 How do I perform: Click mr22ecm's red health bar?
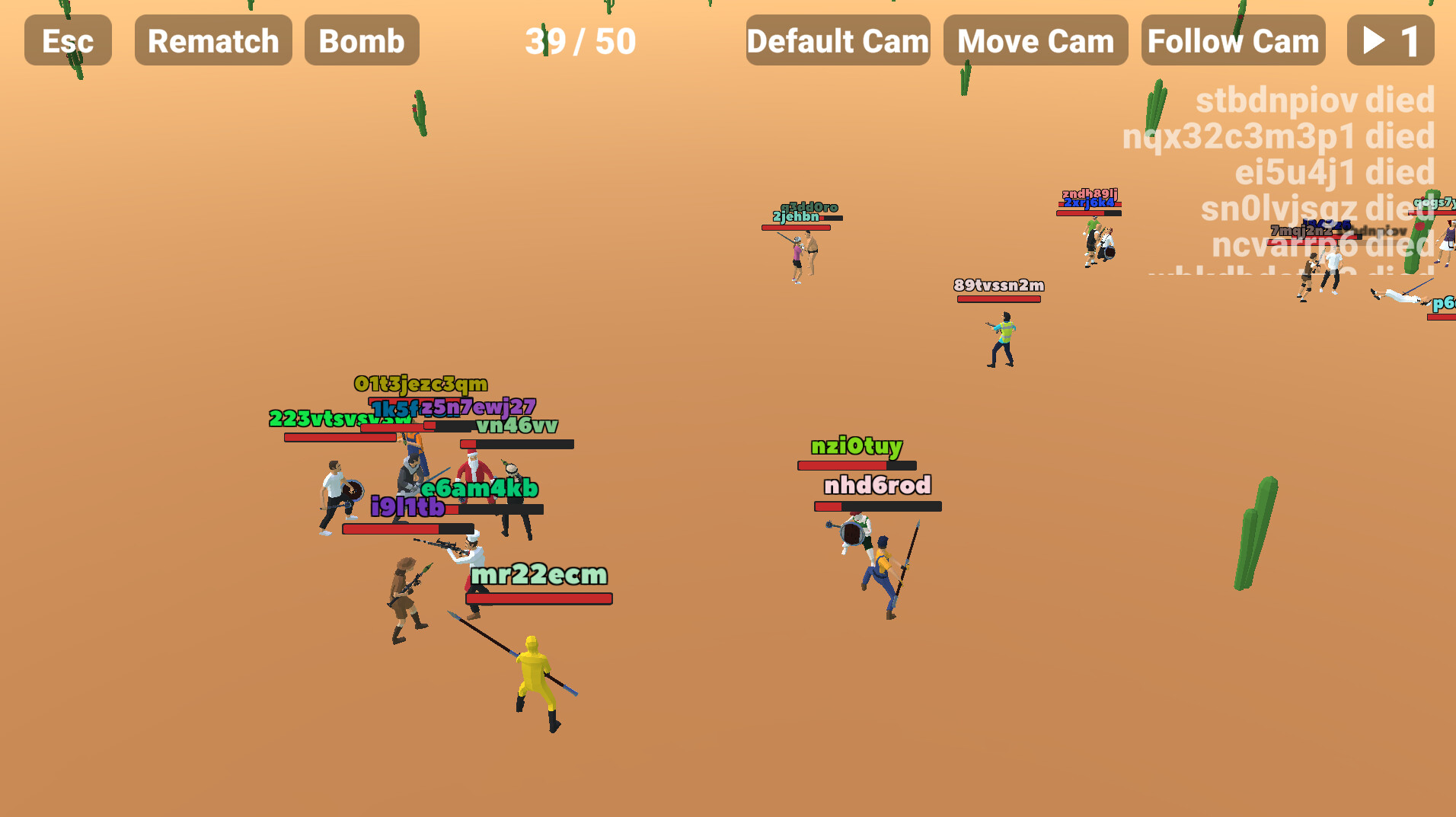click(x=538, y=598)
